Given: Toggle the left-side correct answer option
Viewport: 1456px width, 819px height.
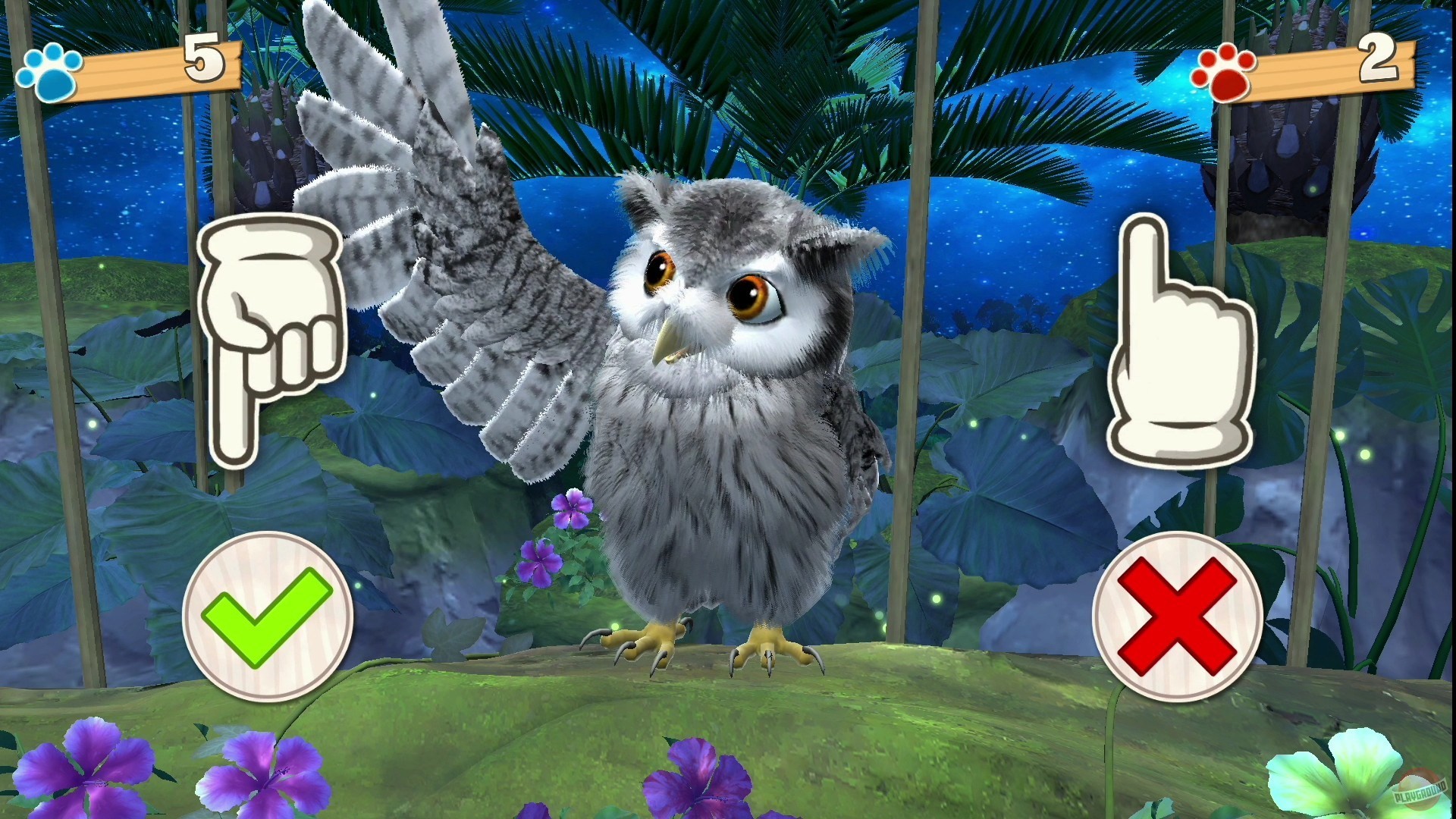Looking at the screenshot, I should point(267,616).
